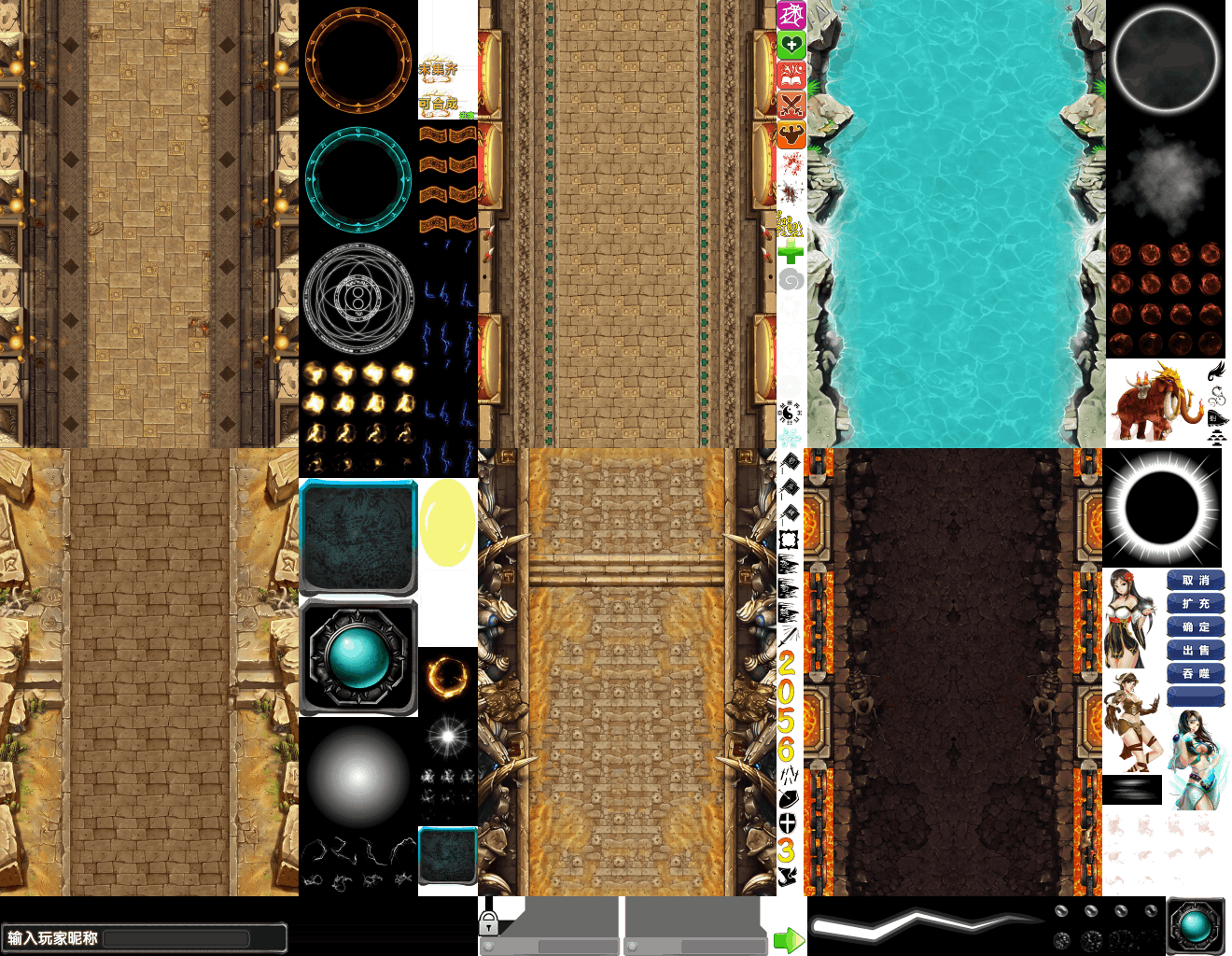
Task: Activate the green heart heal icon
Action: (x=791, y=45)
